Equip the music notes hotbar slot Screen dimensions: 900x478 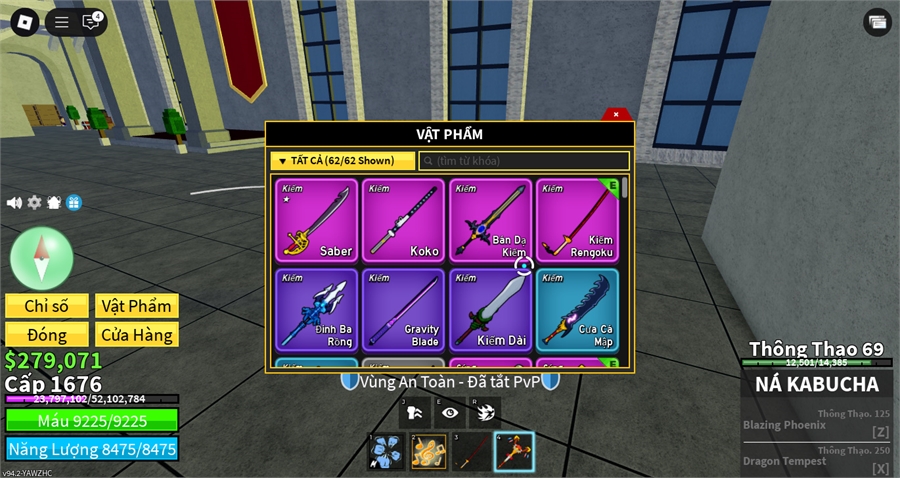pos(428,452)
